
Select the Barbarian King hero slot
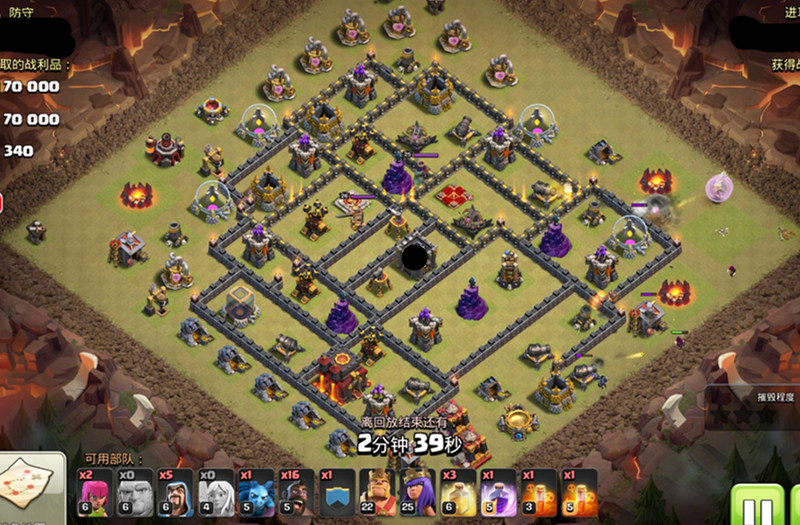pyautogui.click(x=377, y=492)
